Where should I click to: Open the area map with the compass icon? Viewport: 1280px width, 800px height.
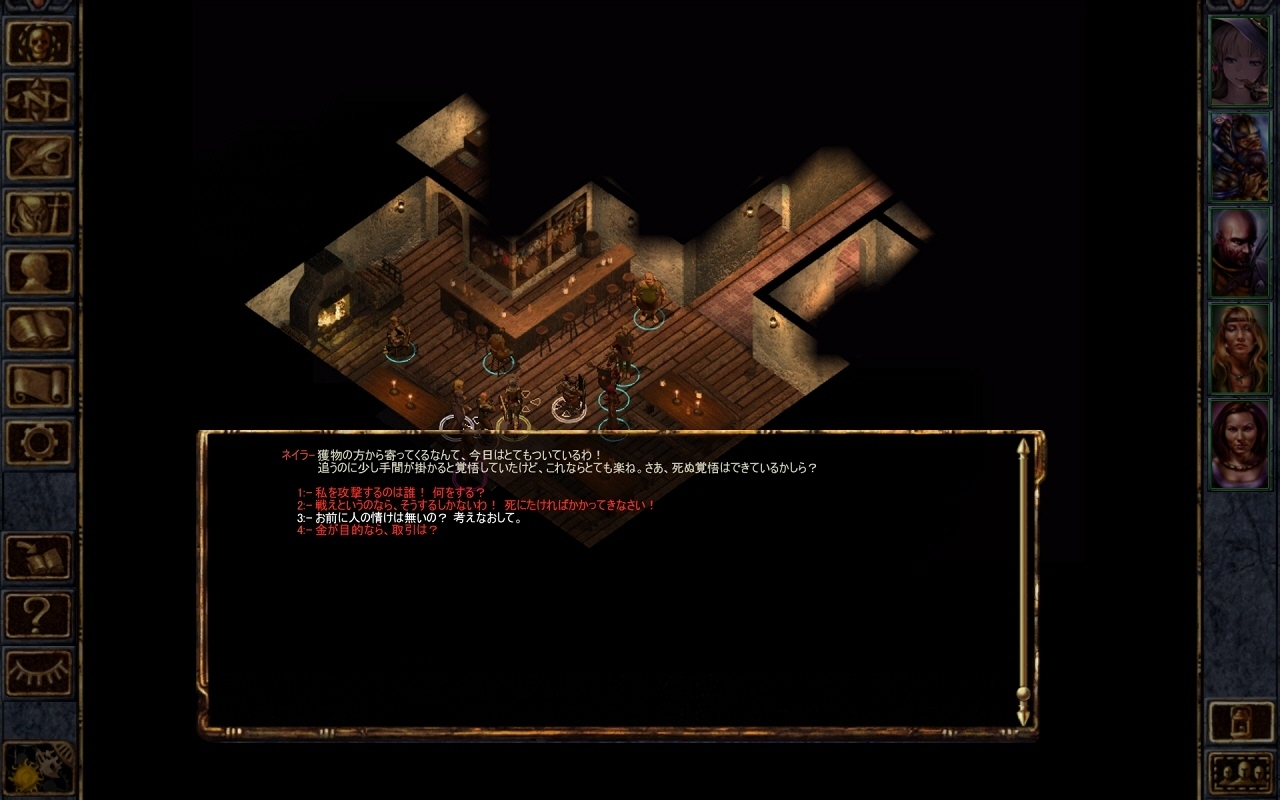click(39, 99)
